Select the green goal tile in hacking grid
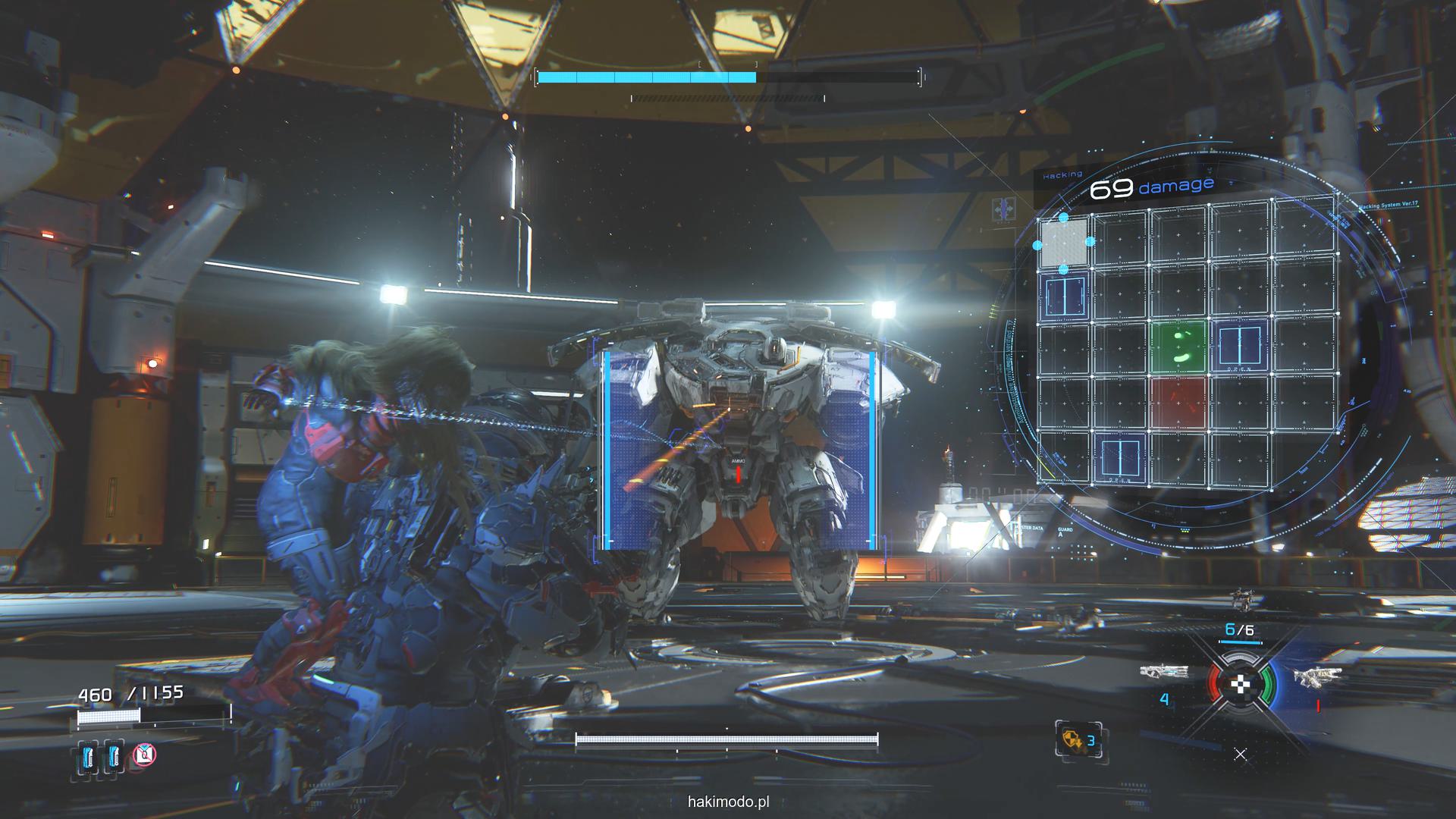The image size is (1456, 819). pyautogui.click(x=1178, y=347)
